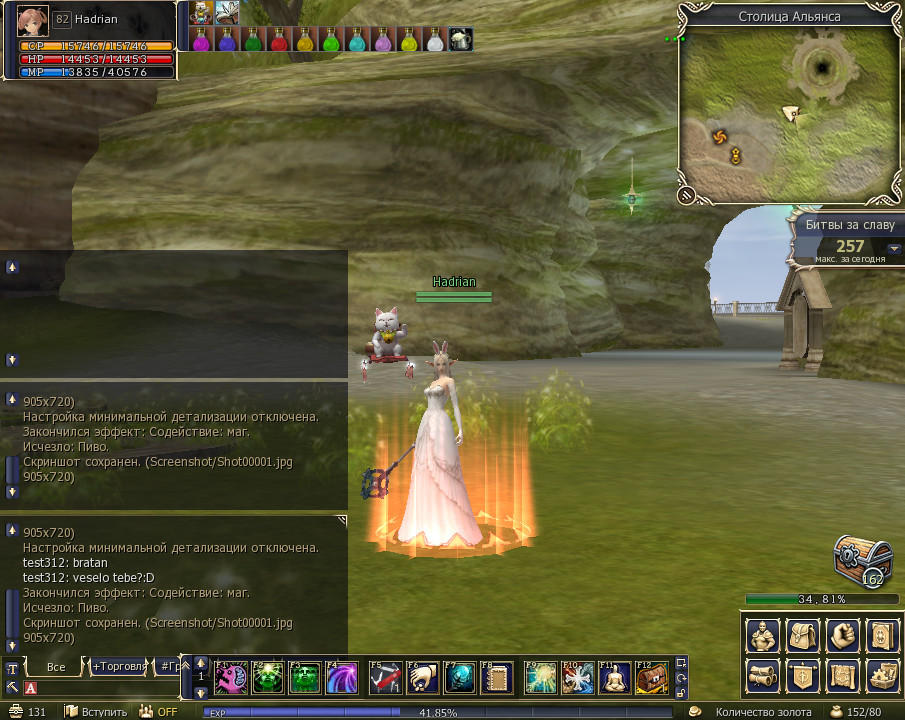Click the Вступить button
Viewport: 905px width, 720px height.
point(97,712)
